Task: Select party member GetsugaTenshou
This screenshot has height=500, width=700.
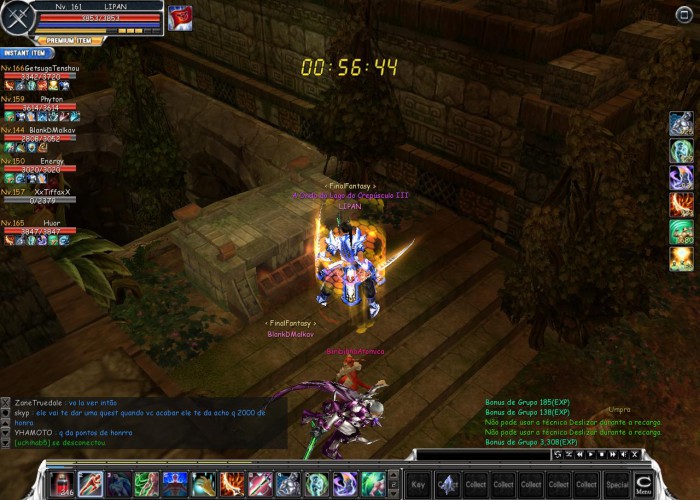Action: tap(40, 72)
